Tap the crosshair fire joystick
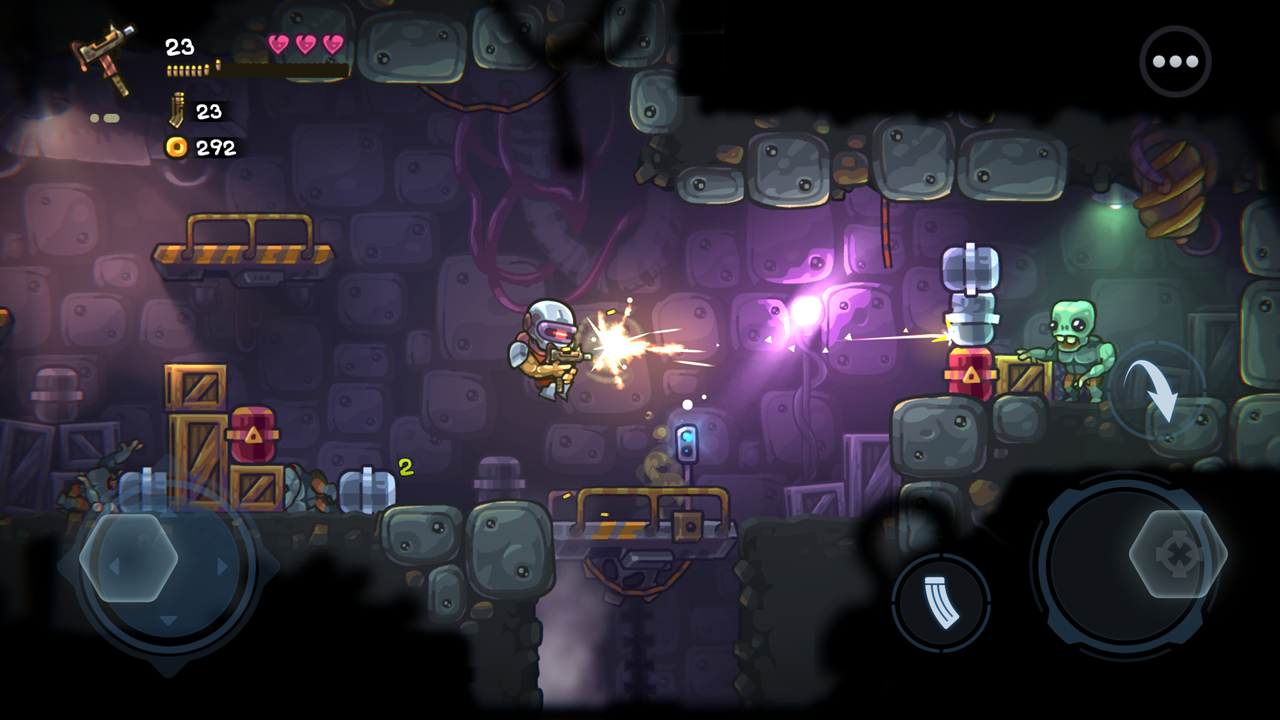The image size is (1280, 720). 1178,554
